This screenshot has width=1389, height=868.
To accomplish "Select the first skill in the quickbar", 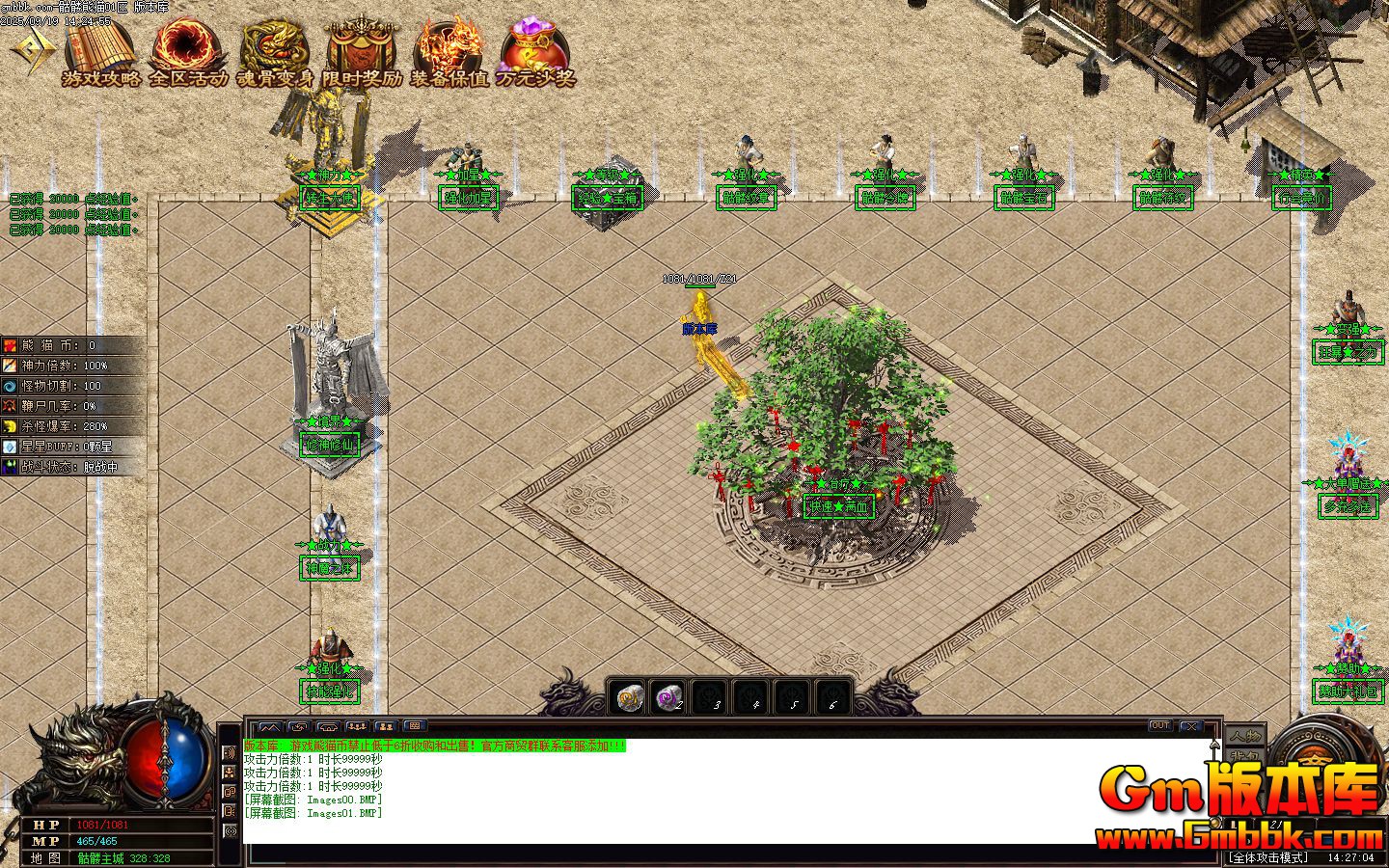I will click(x=627, y=696).
